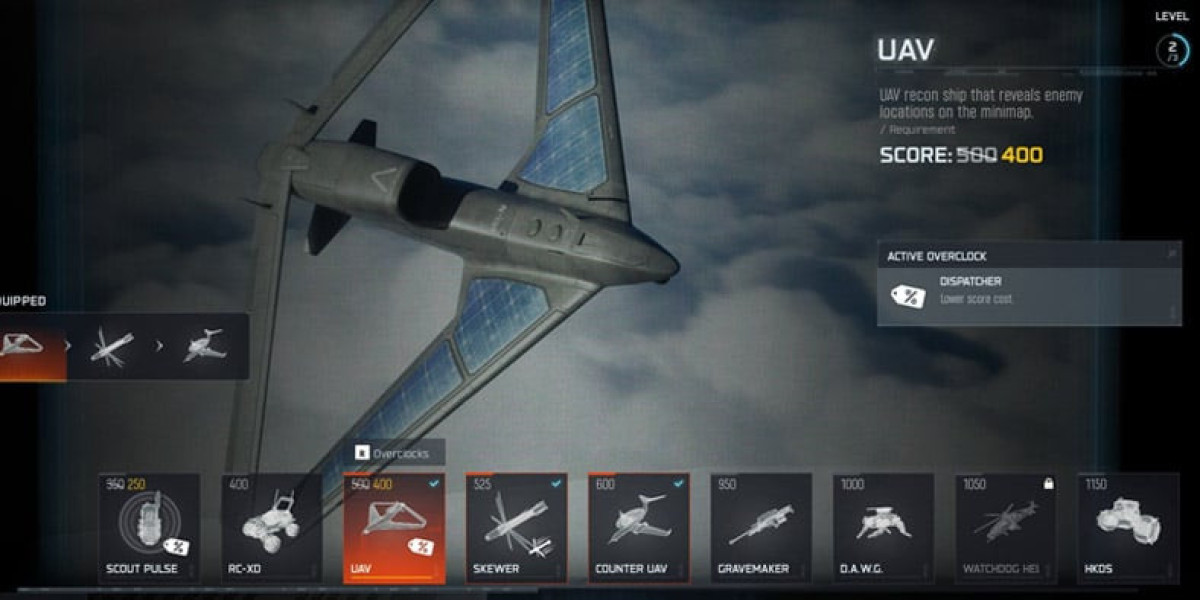The height and width of the screenshot is (600, 1200).
Task: Pick the Skewer scorestreak tile
Action: (516, 528)
